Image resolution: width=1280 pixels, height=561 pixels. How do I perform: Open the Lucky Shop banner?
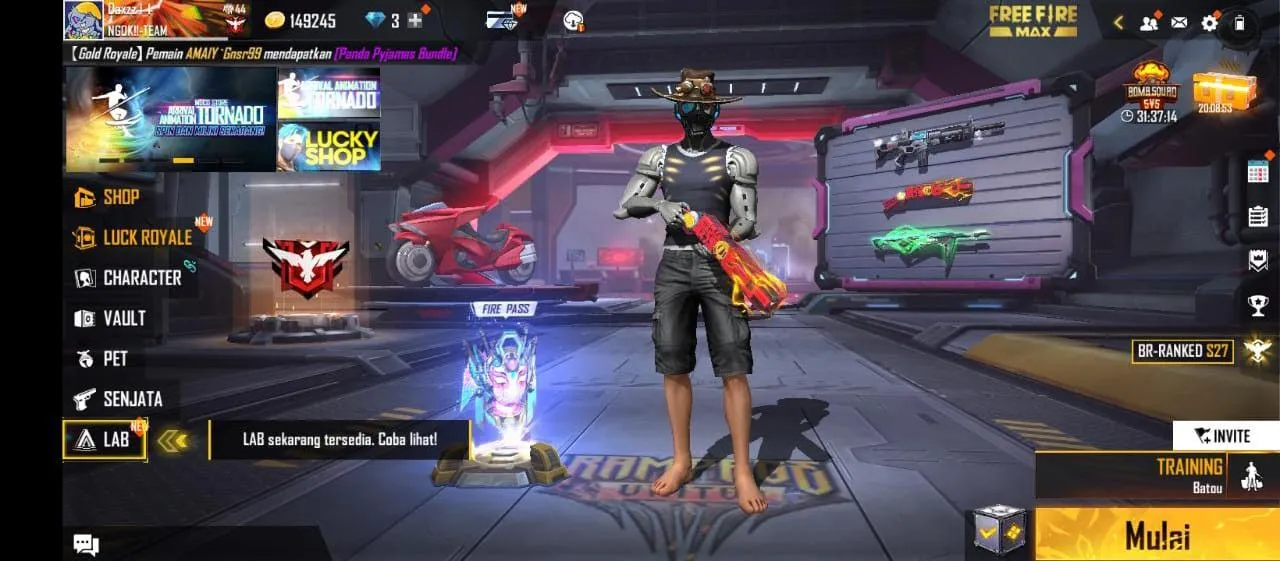click(x=328, y=147)
